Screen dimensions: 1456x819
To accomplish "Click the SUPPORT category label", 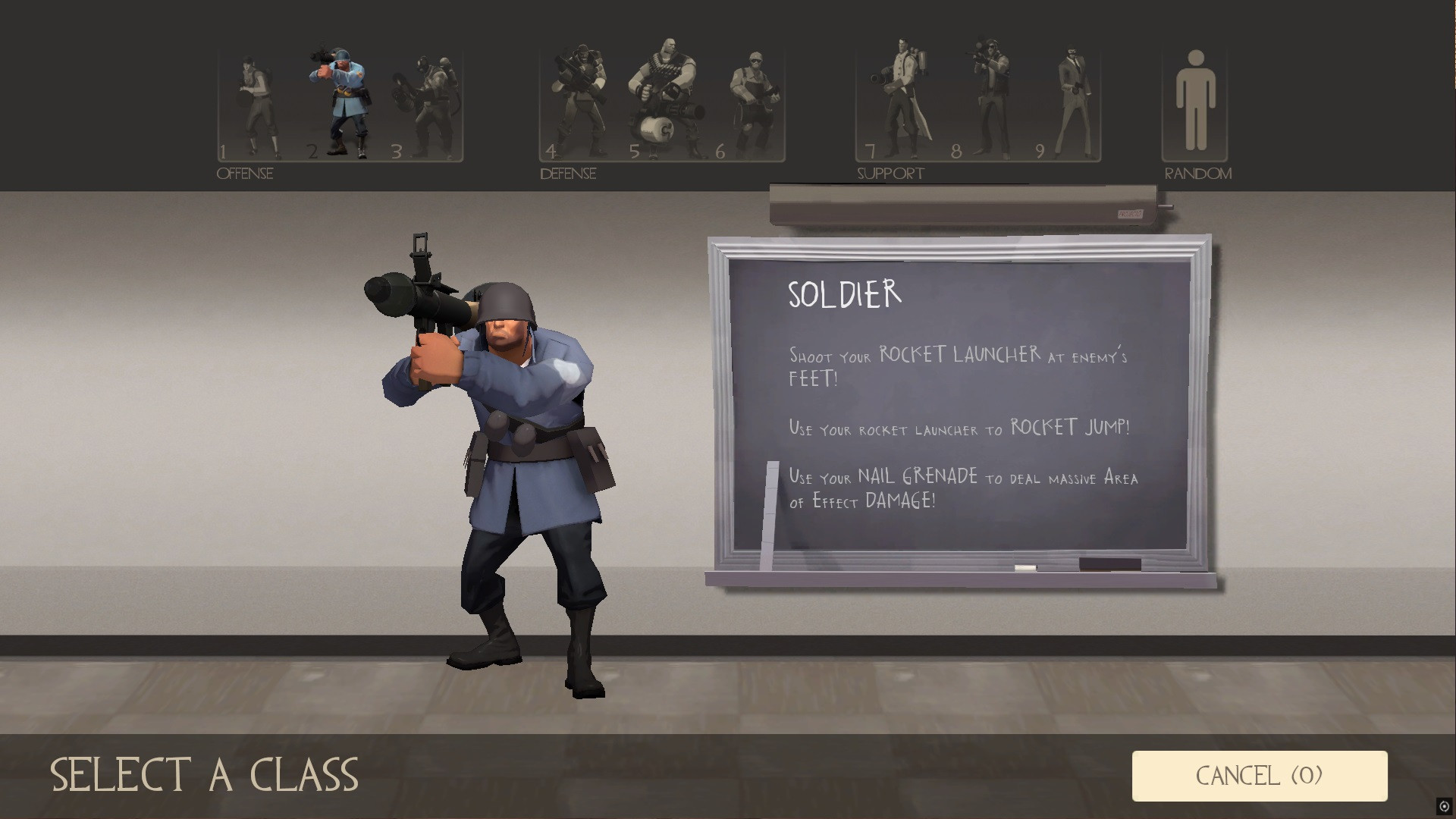I will point(890,173).
